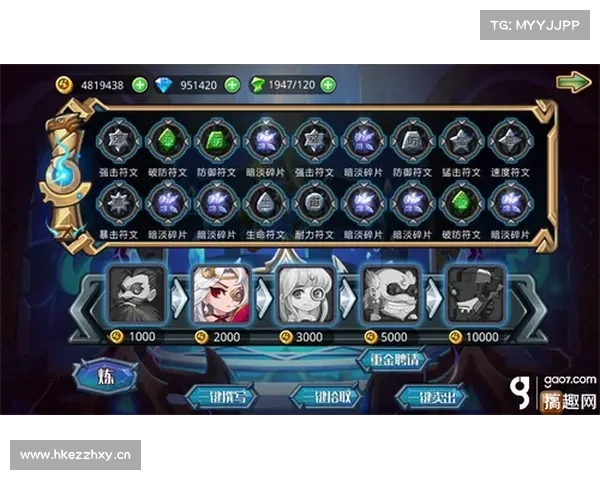
Task: Buy more diamonds using the plus button
Action: point(232,85)
